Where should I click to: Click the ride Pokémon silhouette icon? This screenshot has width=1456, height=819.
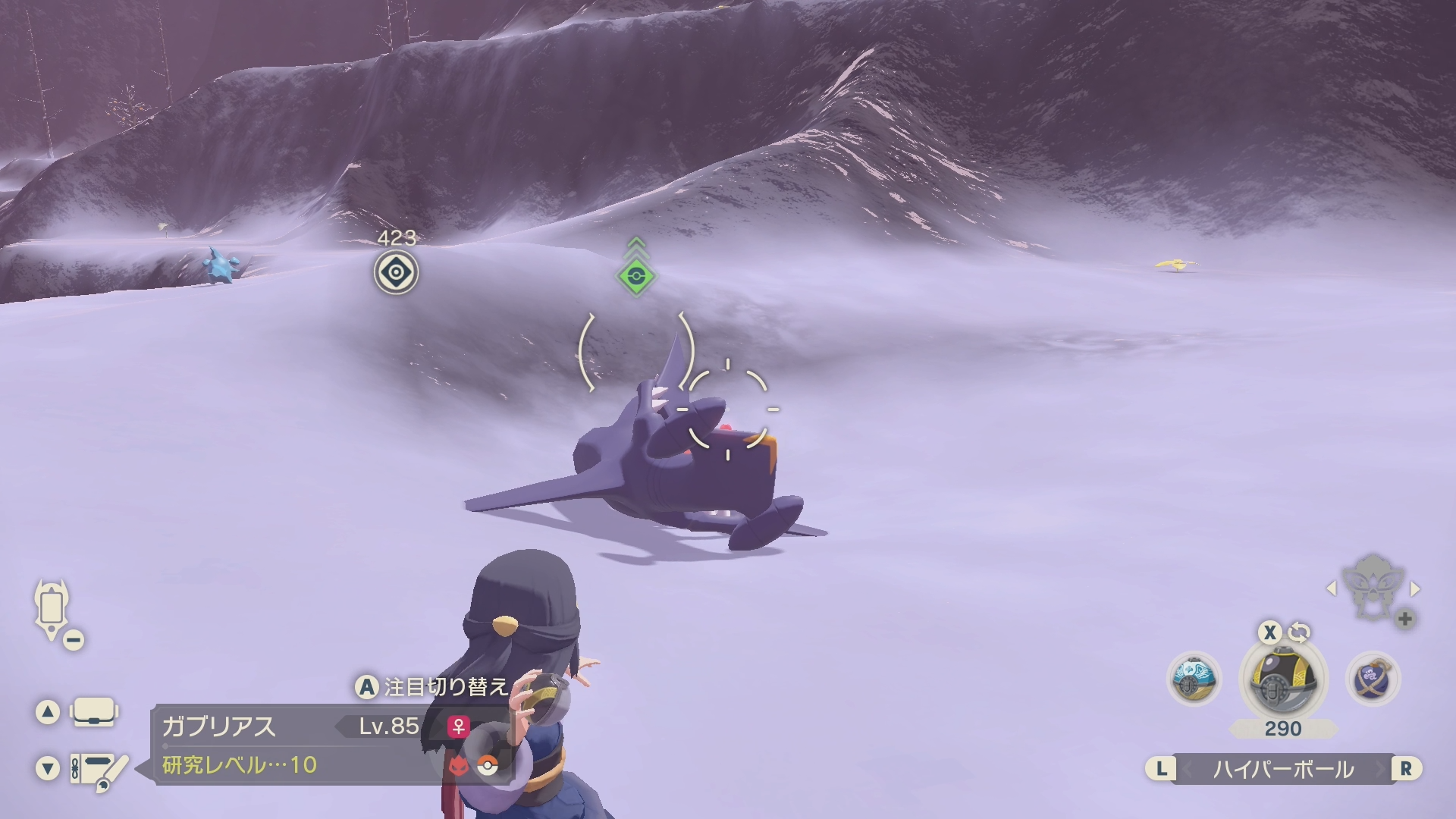[x=1373, y=585]
